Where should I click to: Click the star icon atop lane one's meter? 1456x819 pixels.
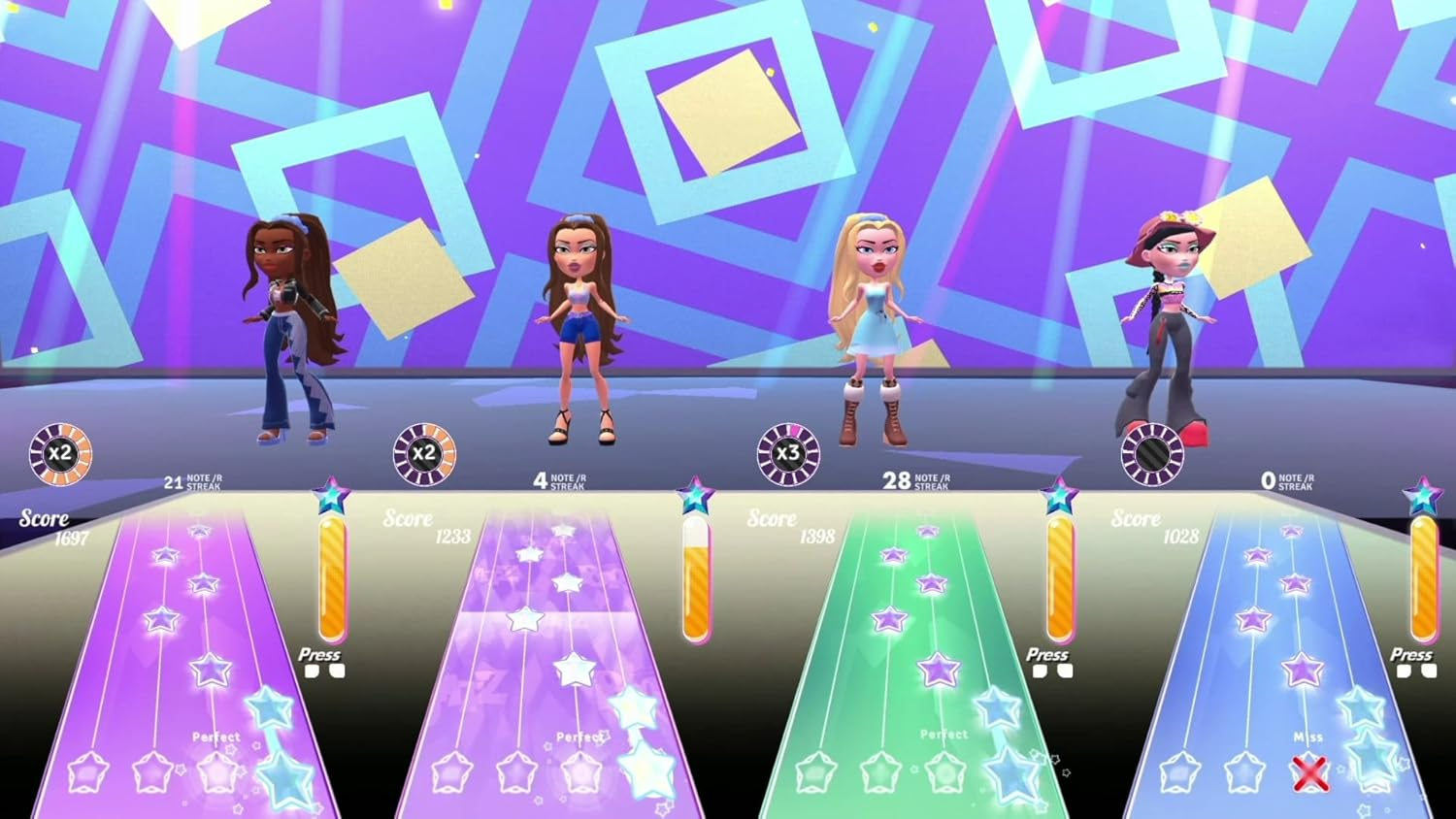tap(329, 495)
